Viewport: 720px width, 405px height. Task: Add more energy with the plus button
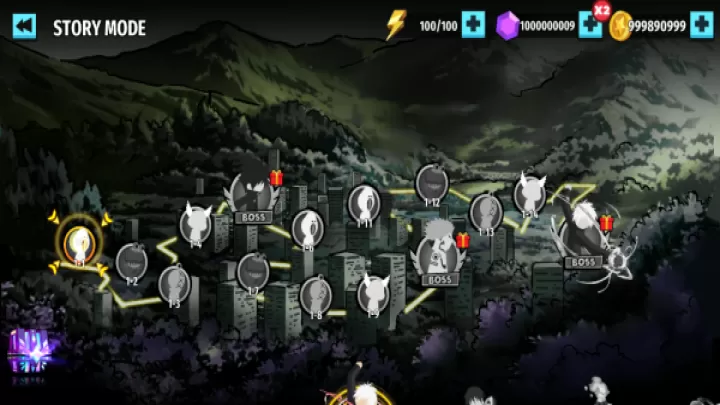(473, 25)
